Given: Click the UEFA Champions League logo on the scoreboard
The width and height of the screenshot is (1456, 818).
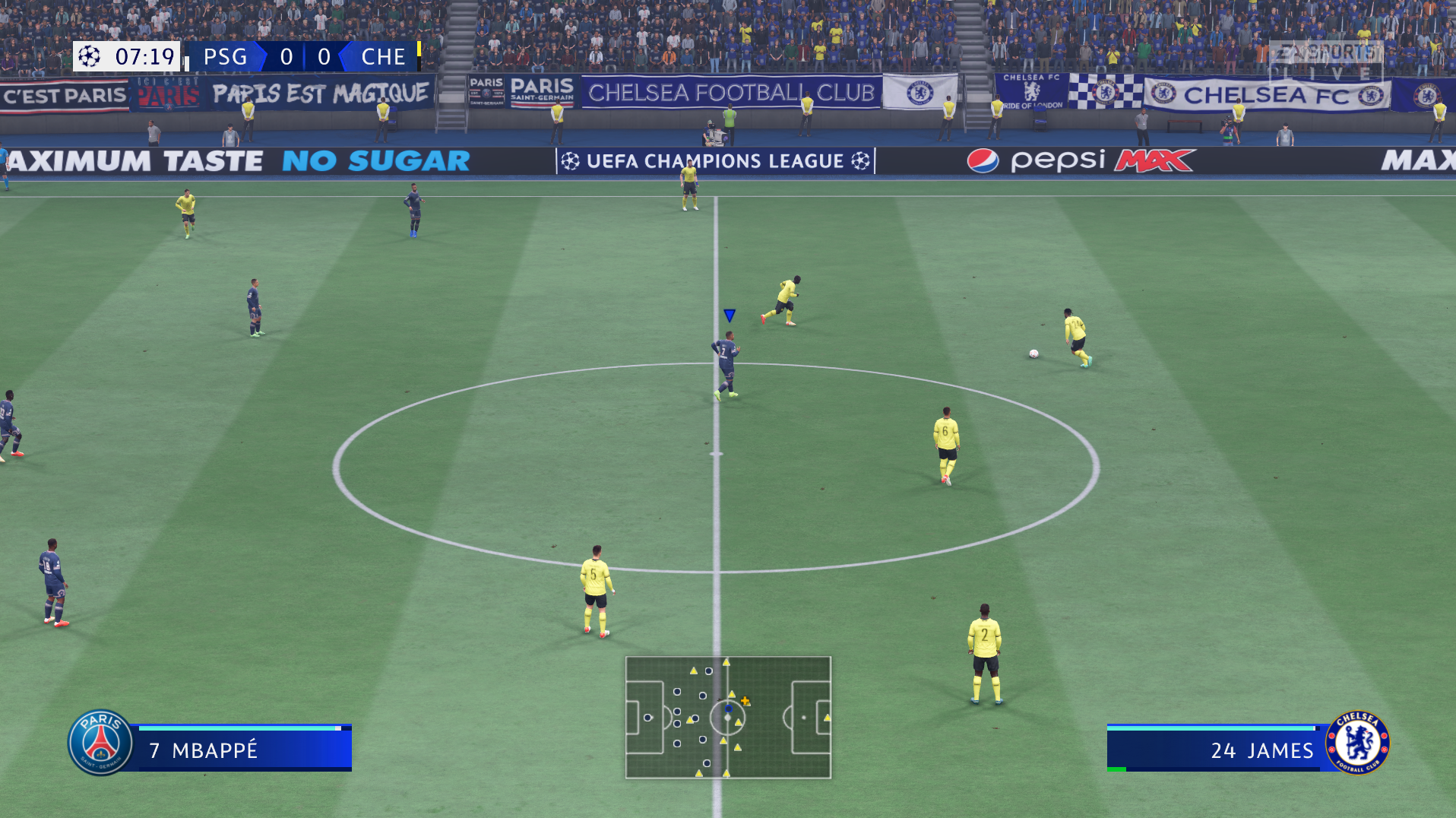Looking at the screenshot, I should tap(89, 56).
